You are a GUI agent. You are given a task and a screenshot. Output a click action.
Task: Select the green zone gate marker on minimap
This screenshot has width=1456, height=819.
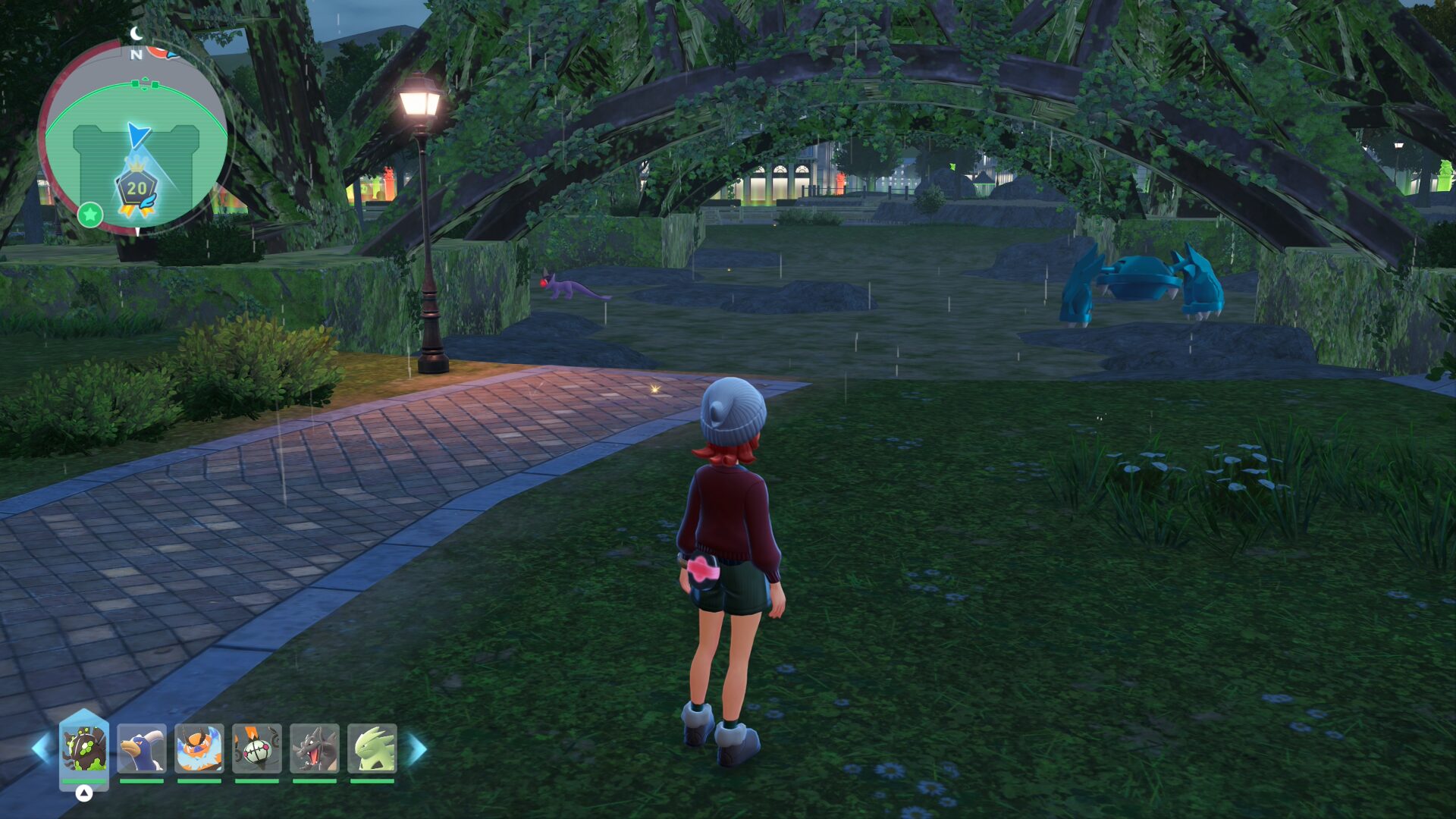click(x=145, y=84)
